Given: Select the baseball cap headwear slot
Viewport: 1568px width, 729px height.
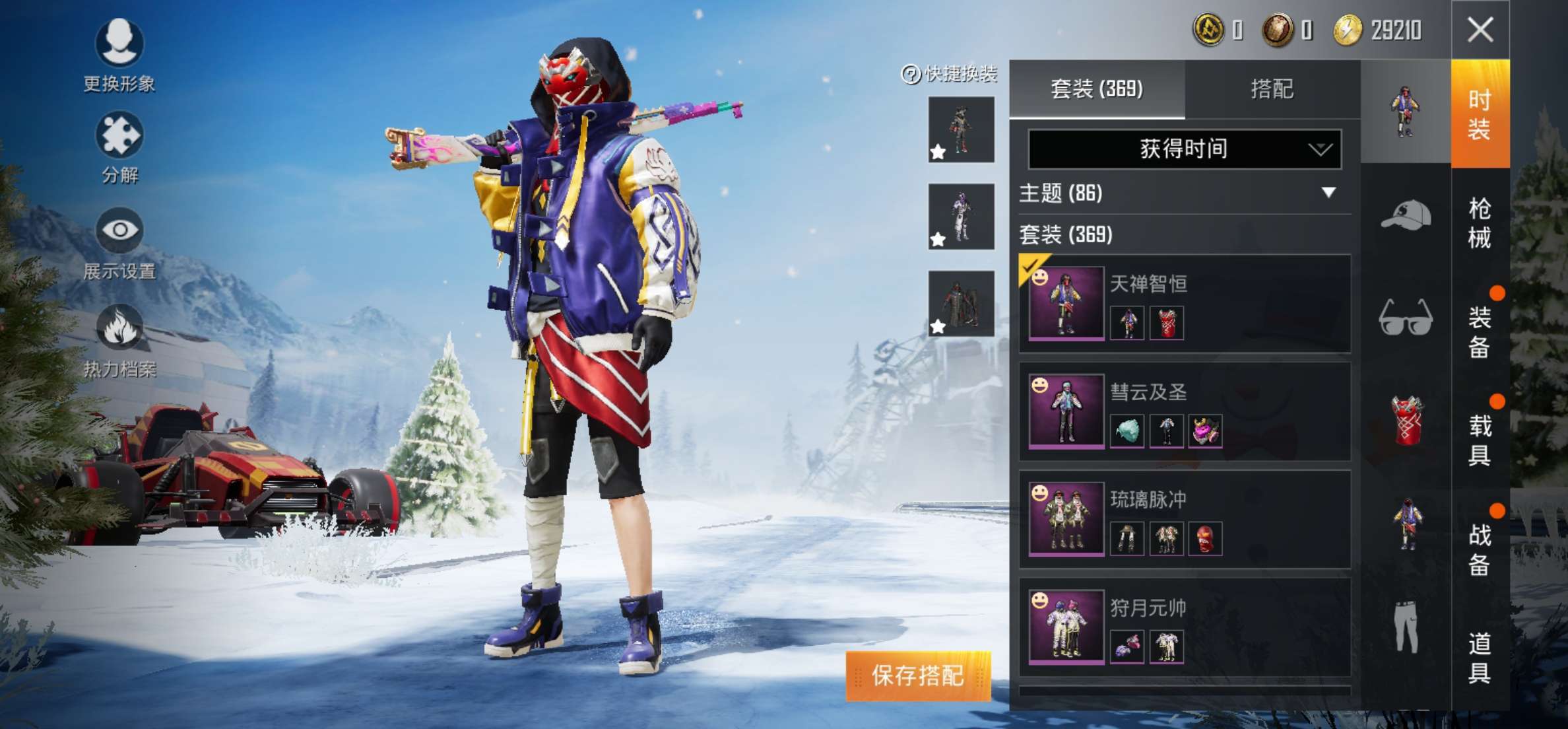Looking at the screenshot, I should [1406, 215].
